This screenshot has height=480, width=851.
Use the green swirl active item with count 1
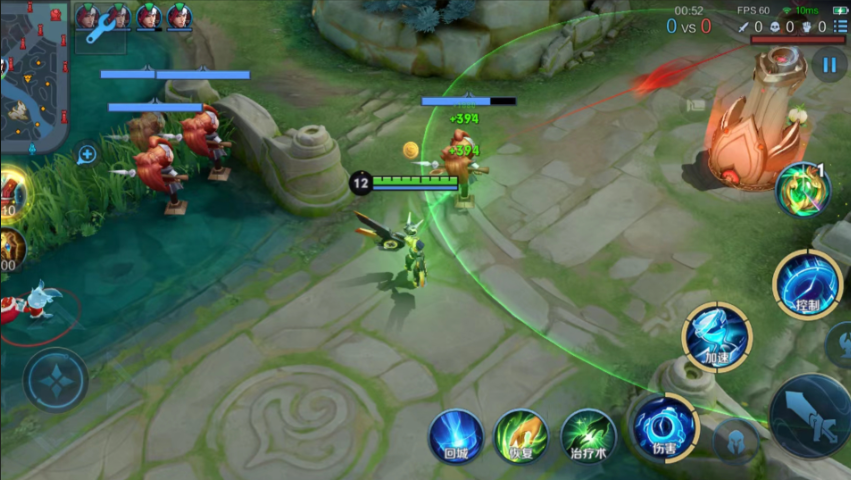pos(802,188)
